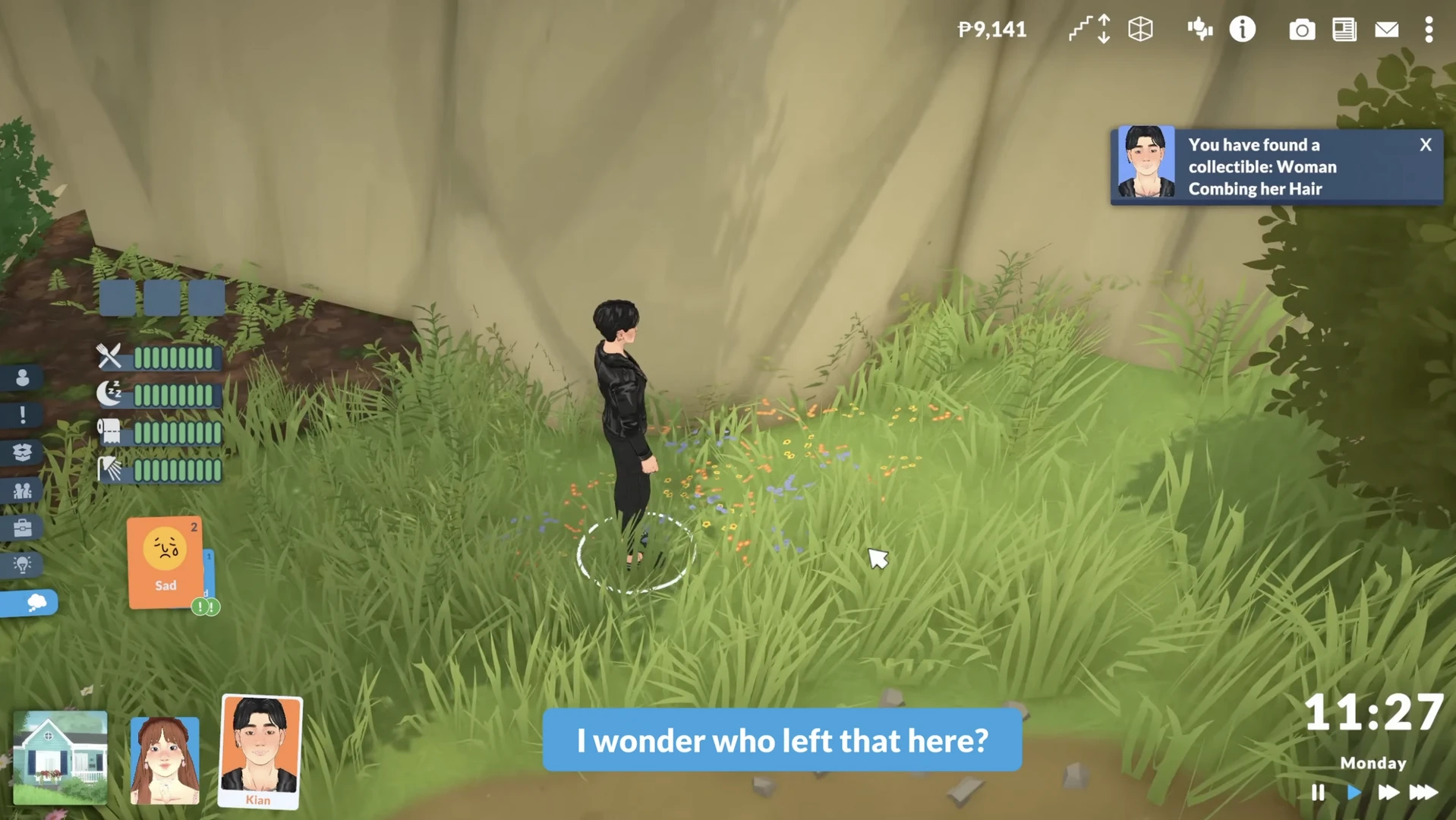Screen dimensions: 1456x820
Task: Select the triple-arrow fastest speed
Action: point(1423,792)
